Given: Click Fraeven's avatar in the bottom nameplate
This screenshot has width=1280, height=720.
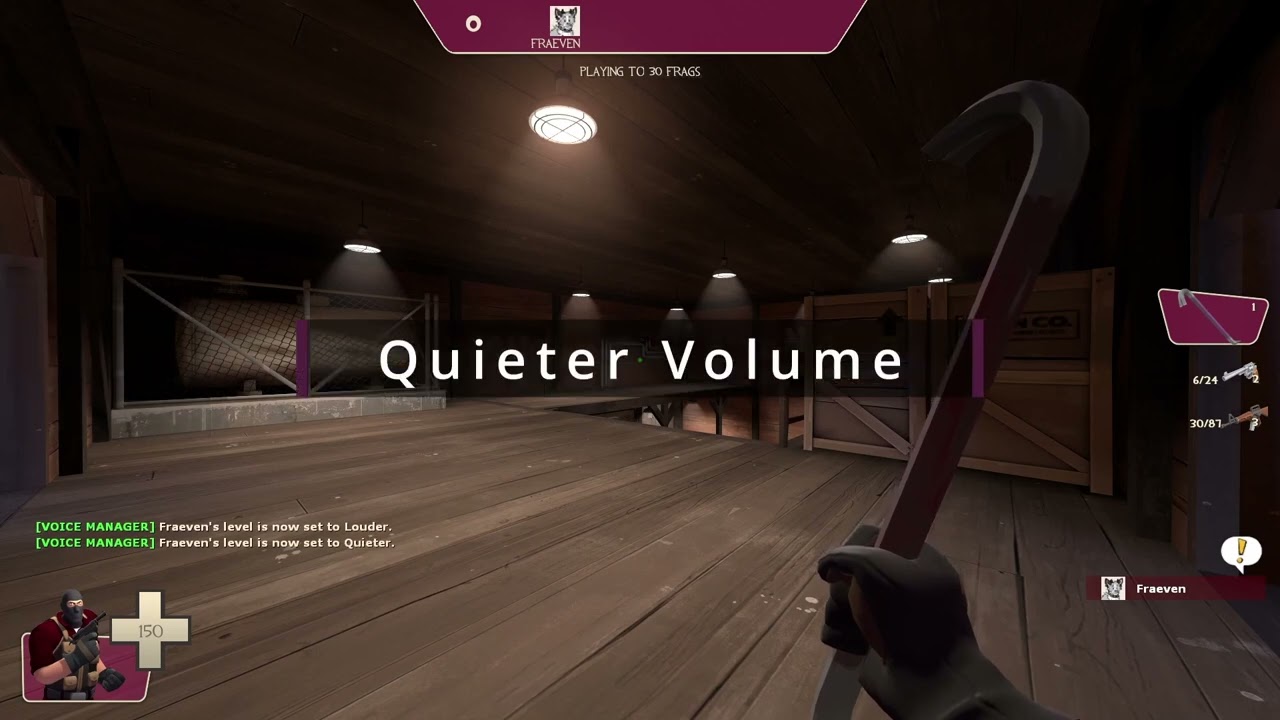Looking at the screenshot, I should click(1113, 588).
